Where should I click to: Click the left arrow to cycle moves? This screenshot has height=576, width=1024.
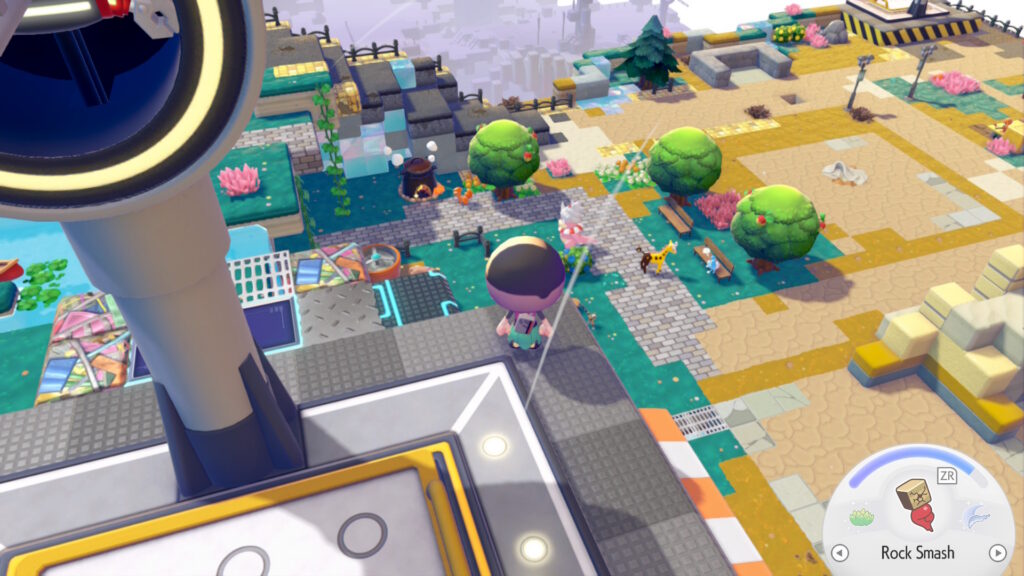coord(840,552)
